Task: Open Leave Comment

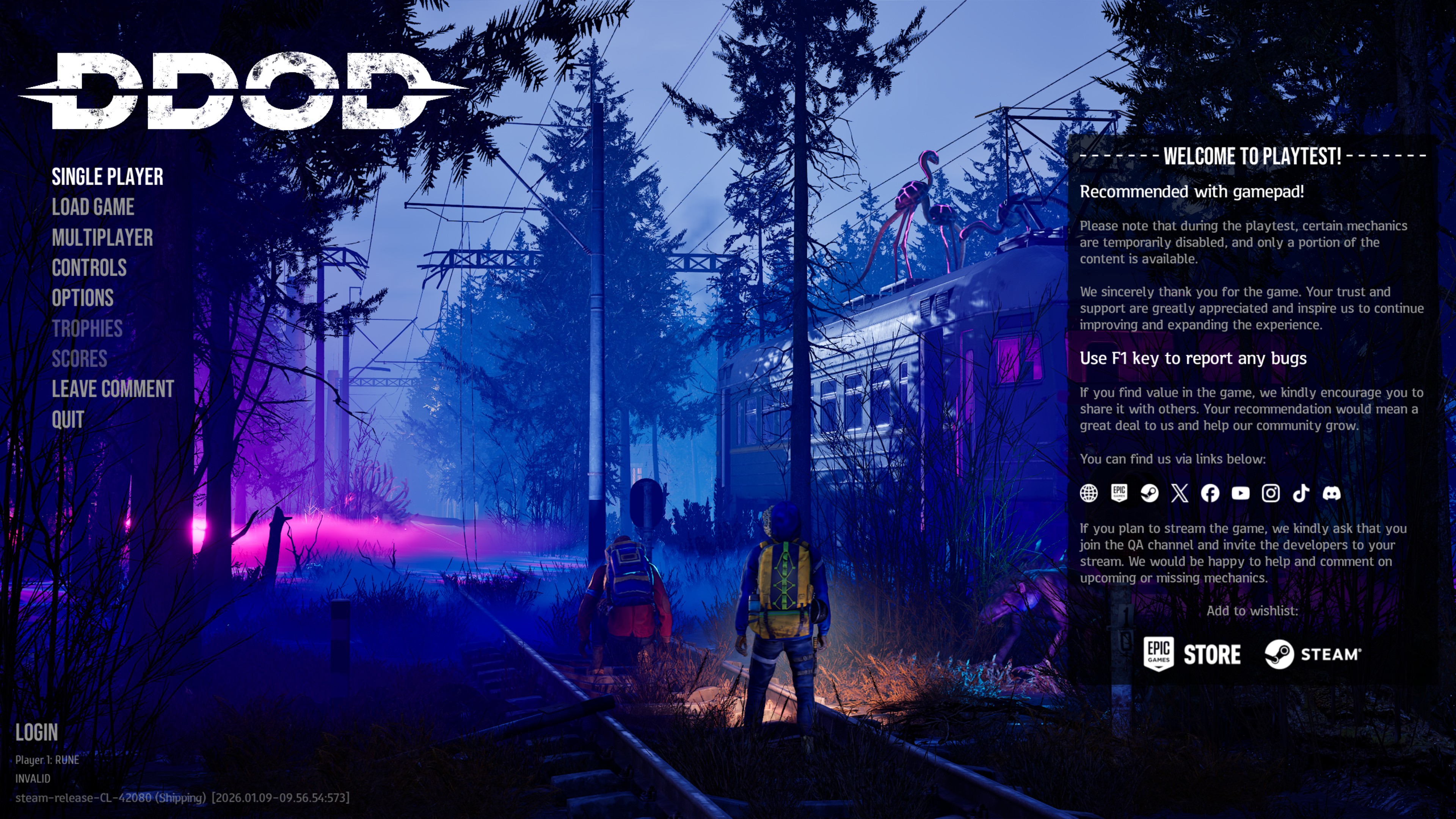Action: coord(113,389)
